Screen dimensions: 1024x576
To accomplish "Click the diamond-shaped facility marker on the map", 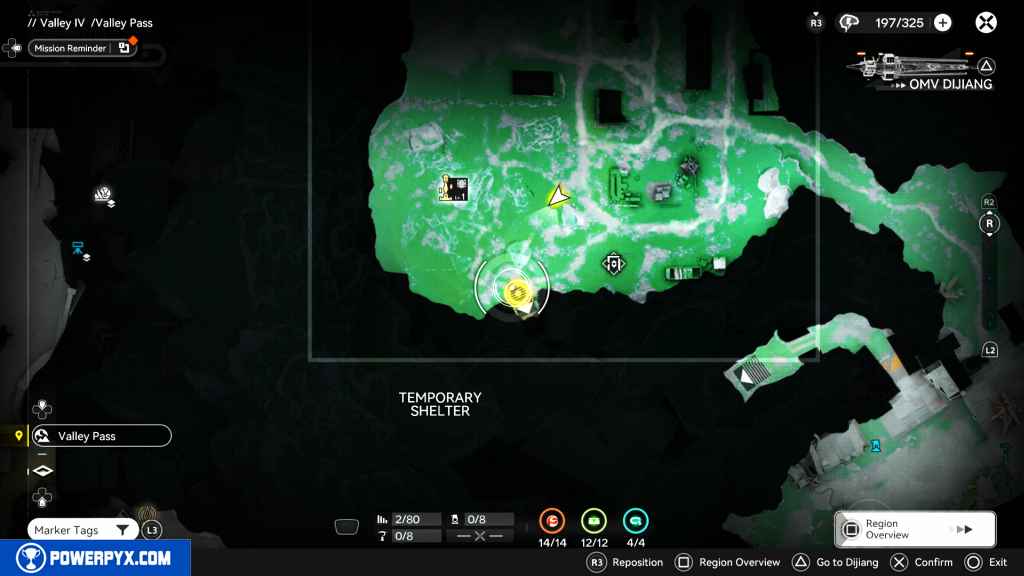I will click(613, 264).
